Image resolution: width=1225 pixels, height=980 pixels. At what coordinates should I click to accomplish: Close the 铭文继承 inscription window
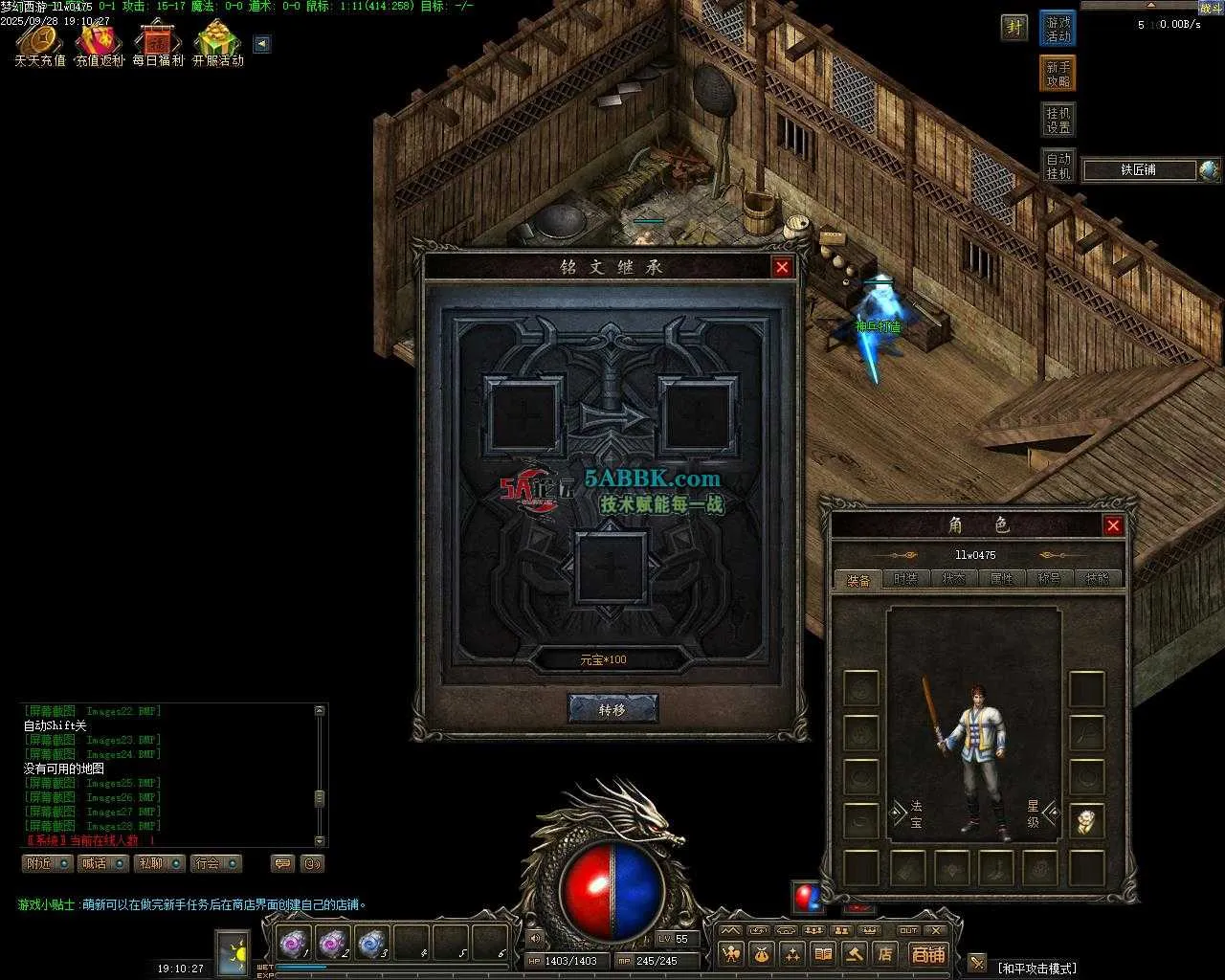click(782, 267)
